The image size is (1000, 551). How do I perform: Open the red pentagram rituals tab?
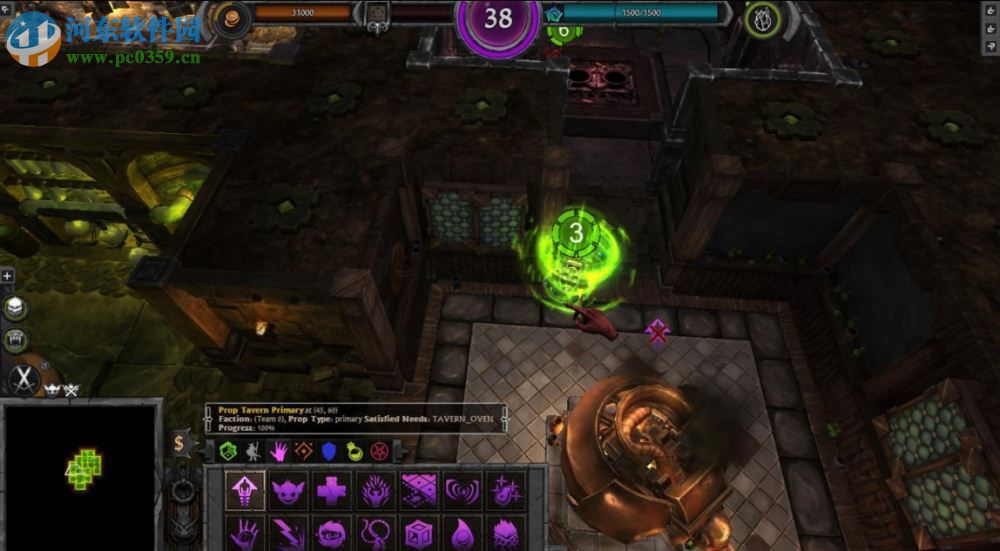[x=379, y=452]
